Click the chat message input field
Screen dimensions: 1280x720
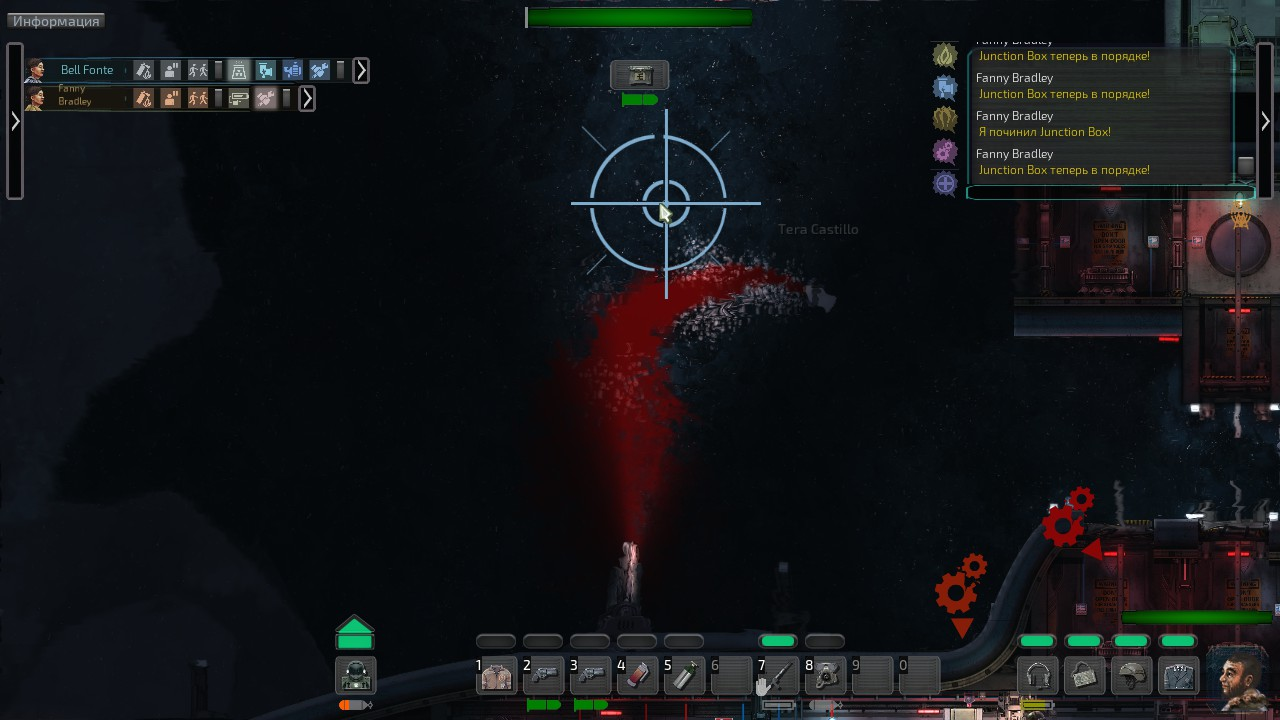pyautogui.click(x=1110, y=192)
